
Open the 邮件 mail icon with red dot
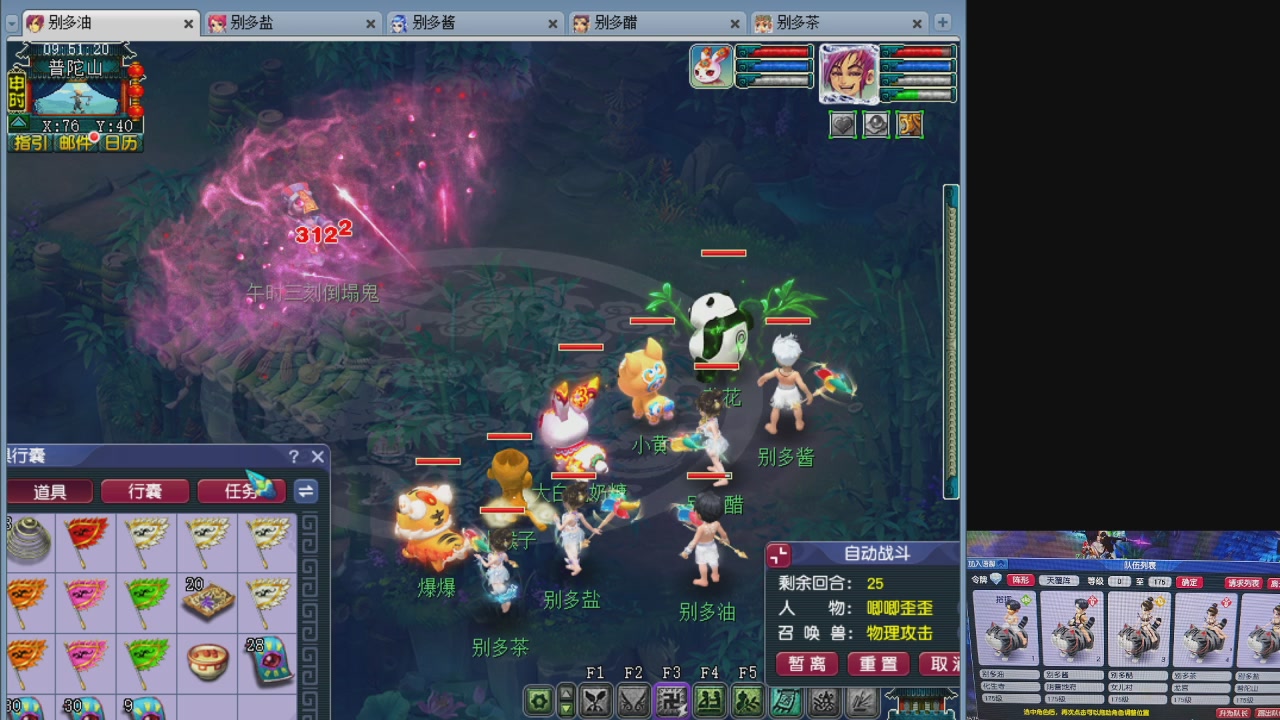77,142
